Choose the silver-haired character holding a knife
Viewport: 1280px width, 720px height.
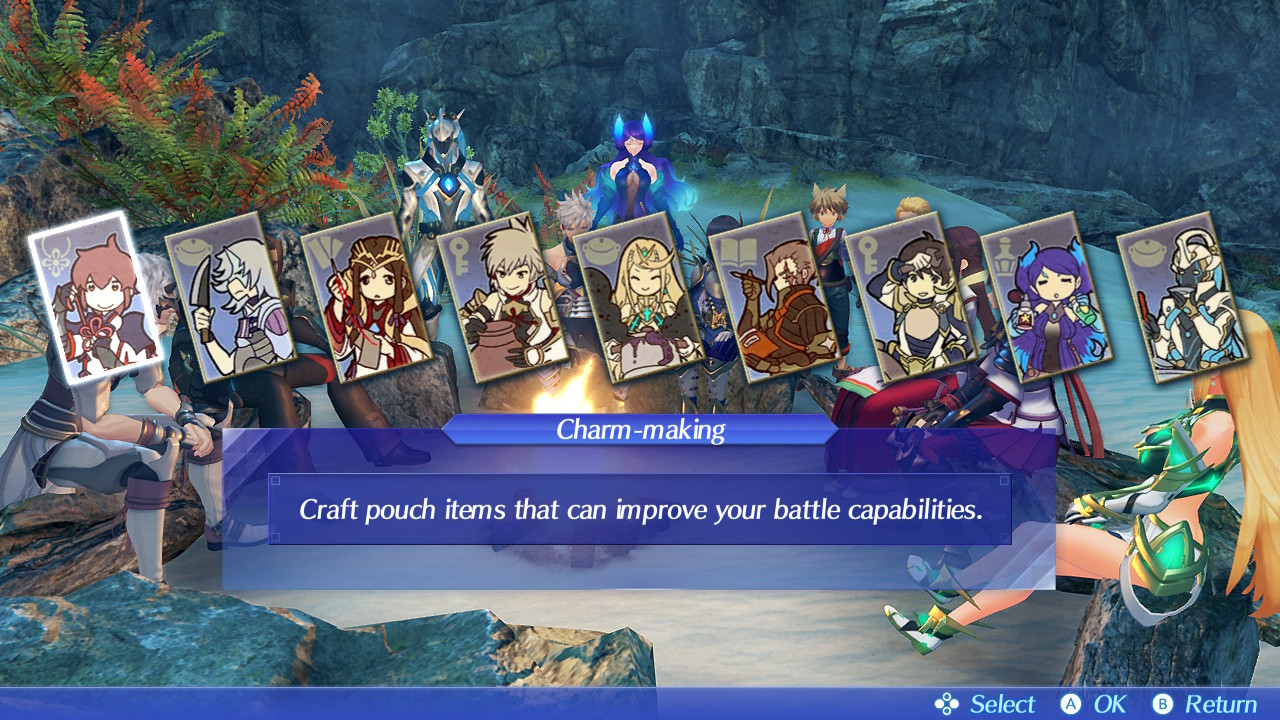(232, 298)
